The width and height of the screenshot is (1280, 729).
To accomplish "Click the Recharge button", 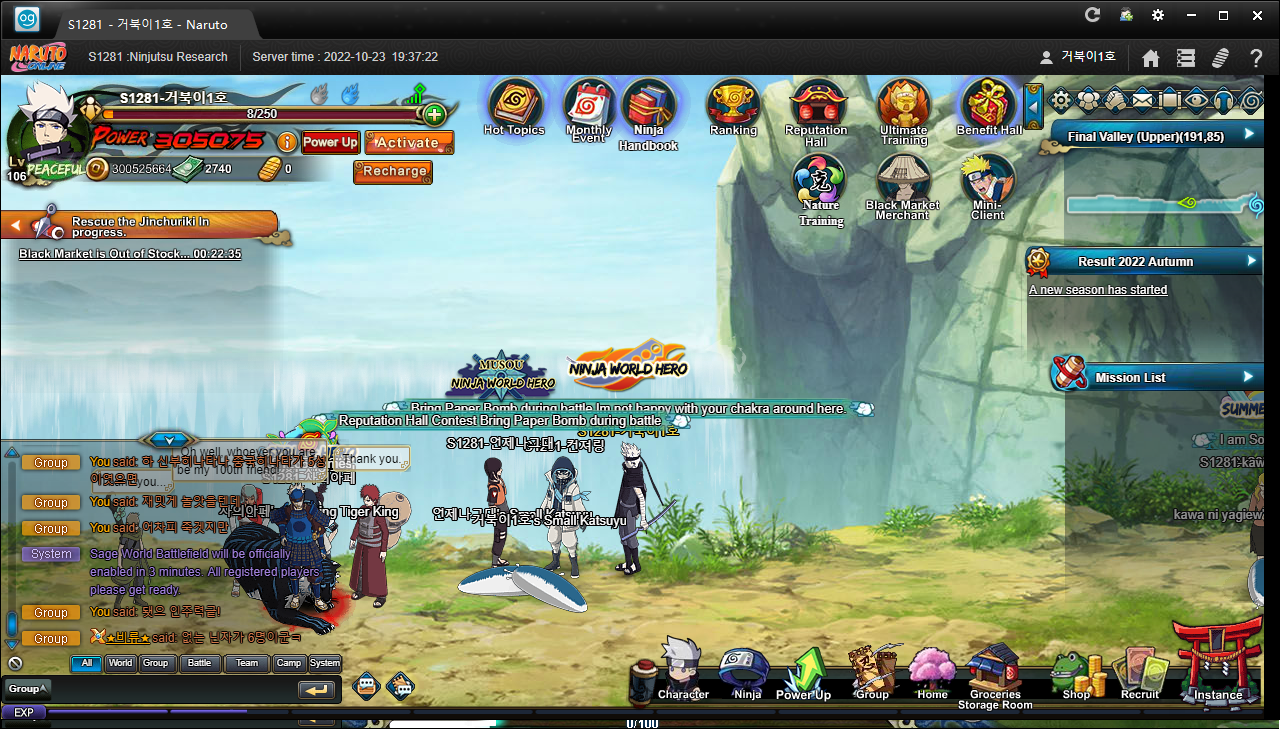I will coord(395,171).
